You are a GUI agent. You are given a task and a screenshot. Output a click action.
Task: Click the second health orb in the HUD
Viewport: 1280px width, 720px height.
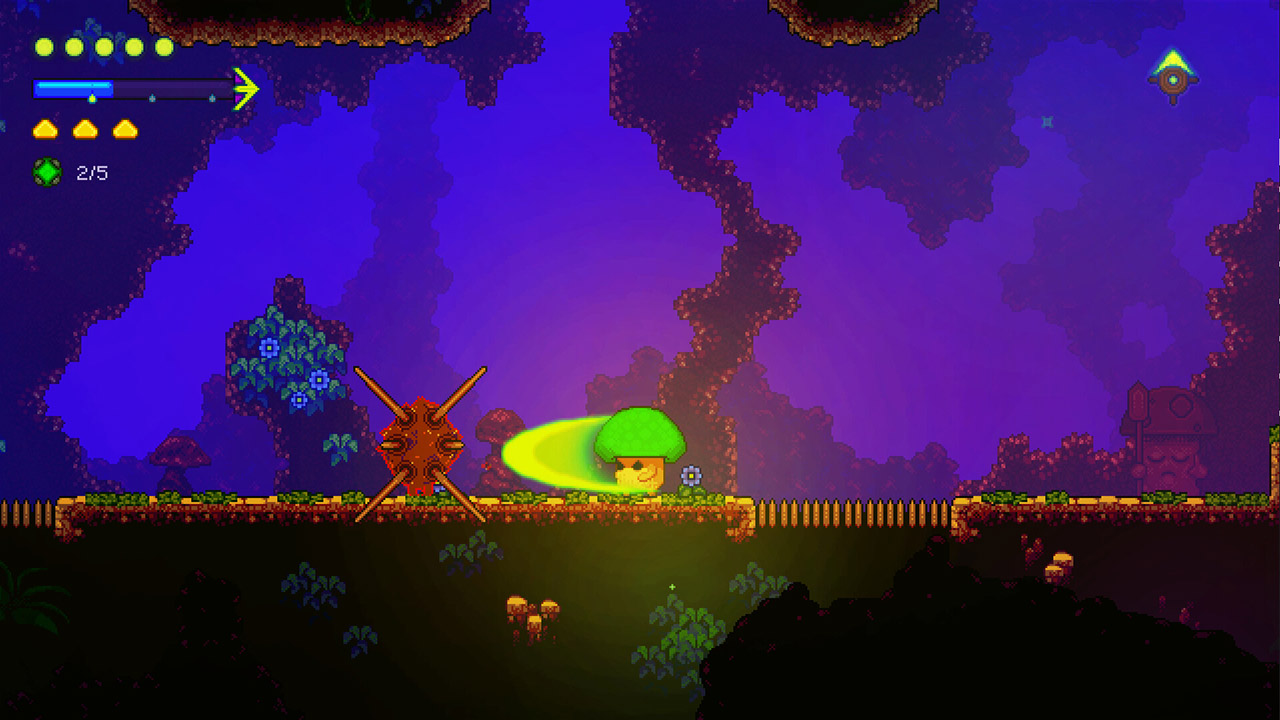tap(73, 47)
